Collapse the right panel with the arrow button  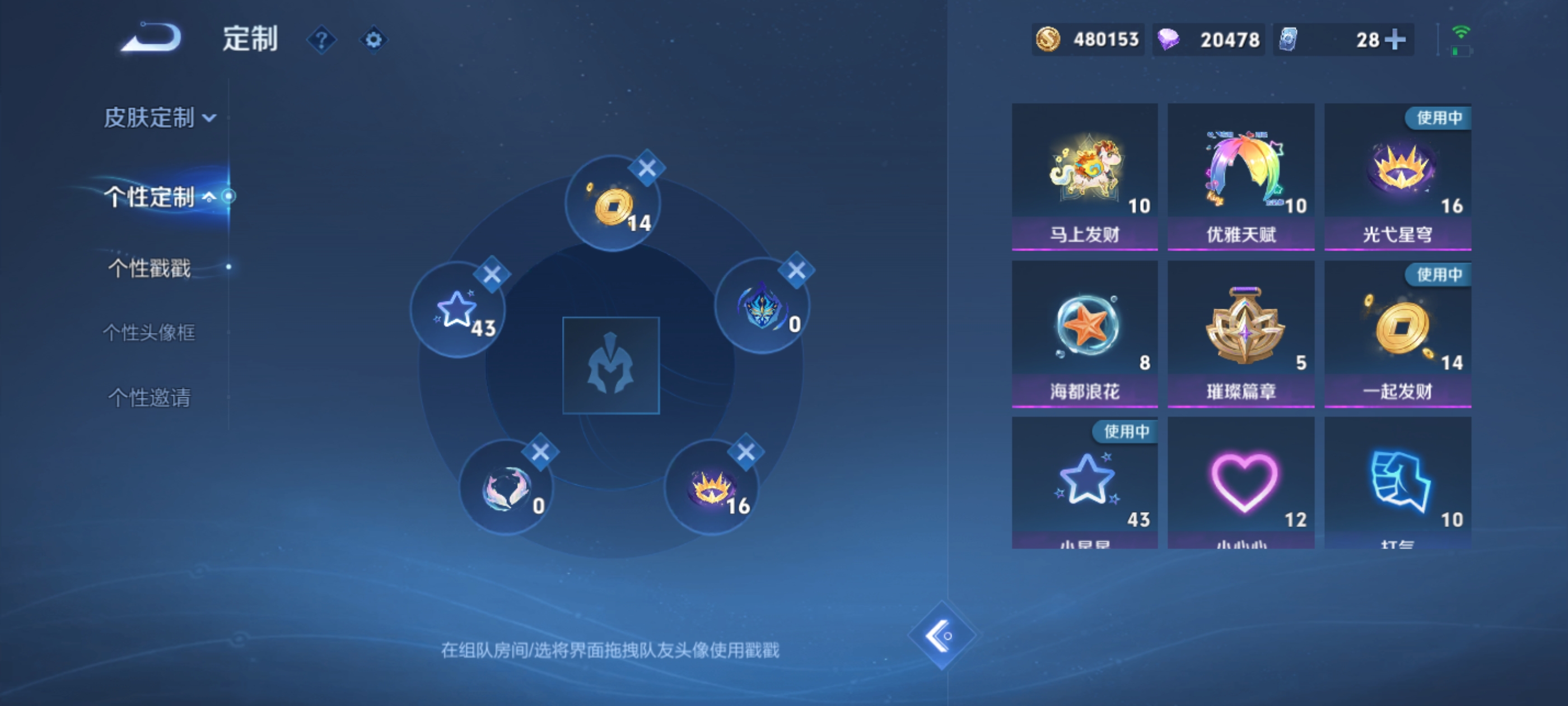point(942,635)
